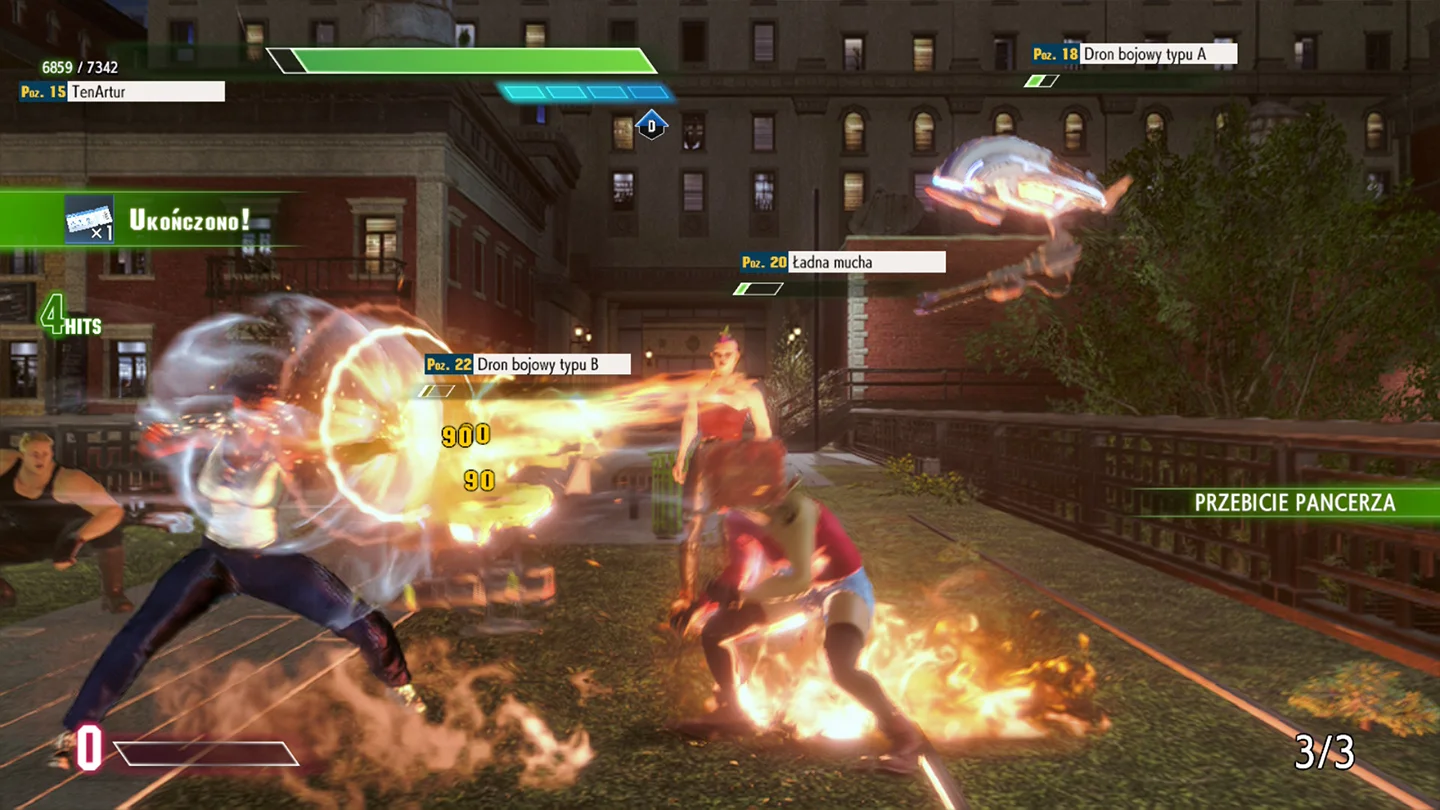This screenshot has height=810, width=1440.
Task: Select the D button prompt above the boss bar
Action: (652, 125)
